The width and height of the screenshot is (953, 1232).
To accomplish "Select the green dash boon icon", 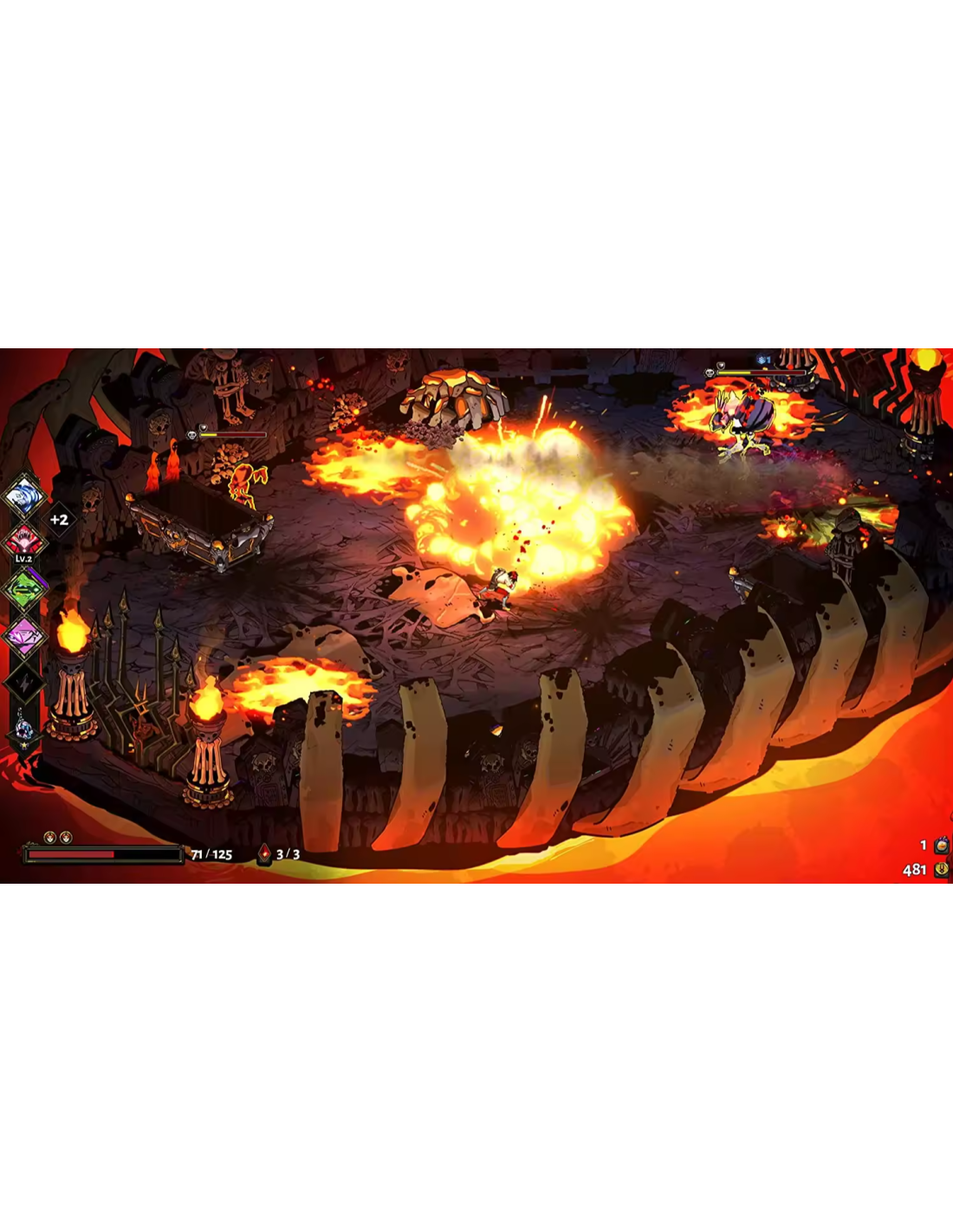I will click(24, 590).
